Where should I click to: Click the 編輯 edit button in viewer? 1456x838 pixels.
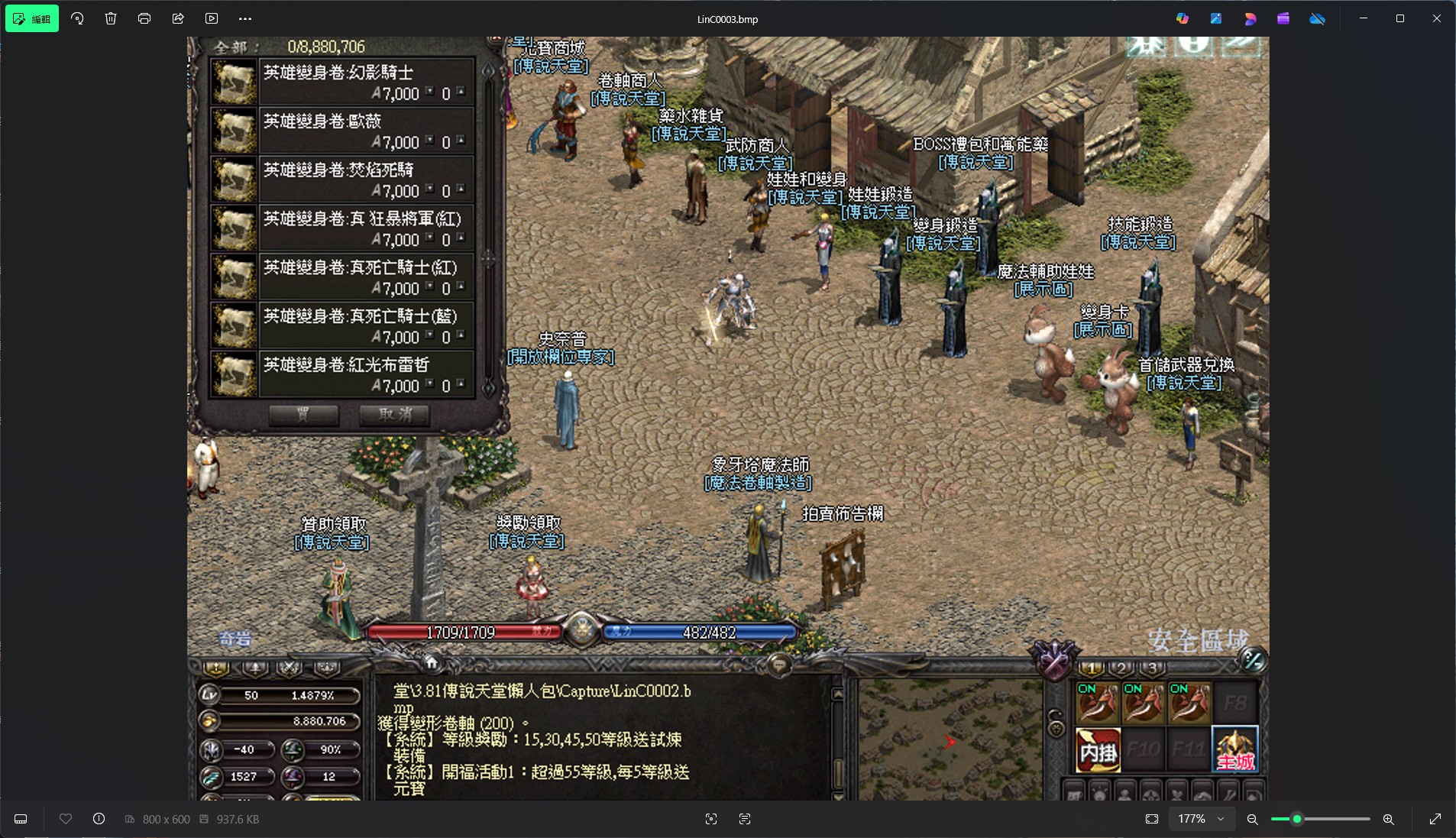32,19
